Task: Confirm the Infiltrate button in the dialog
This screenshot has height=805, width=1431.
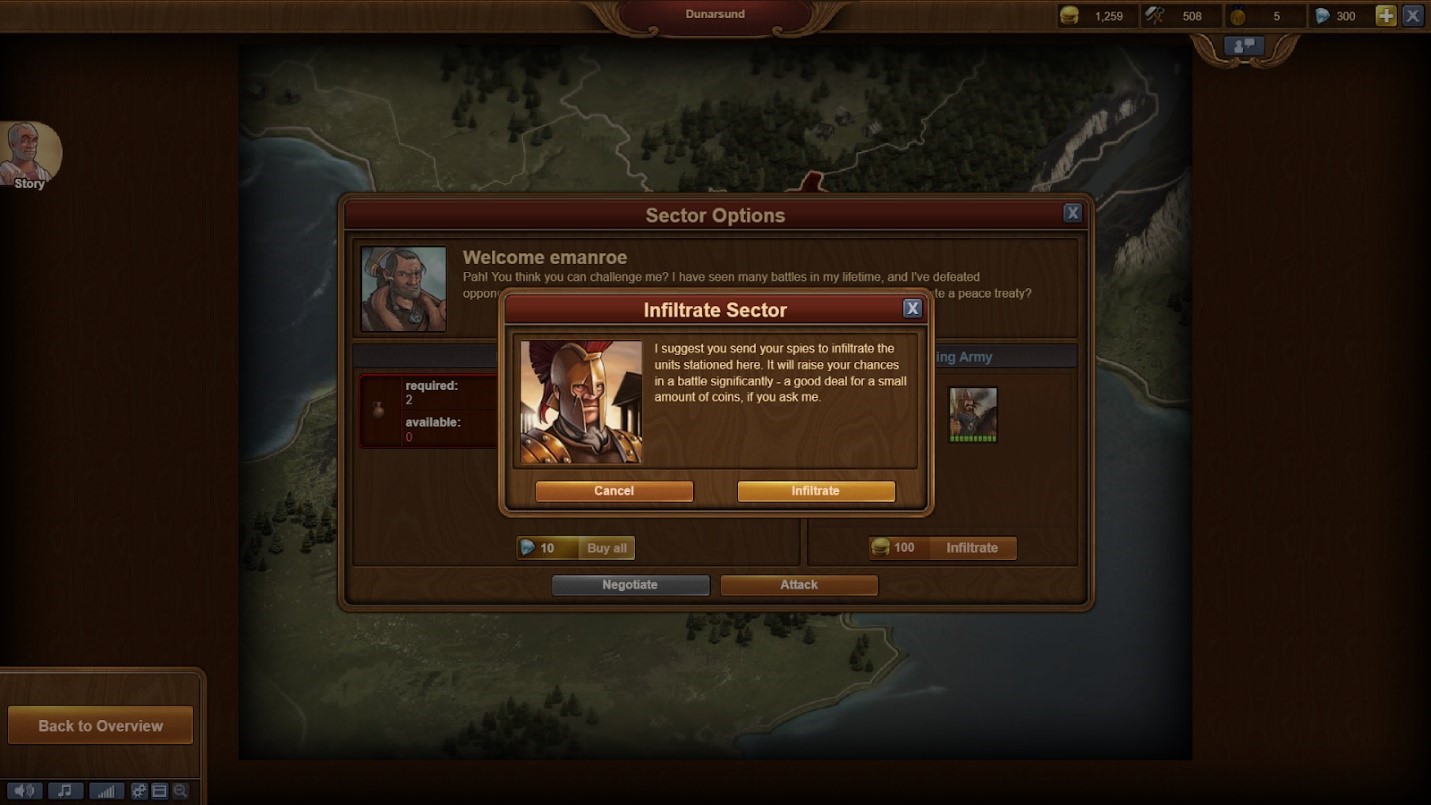Action: 816,491
